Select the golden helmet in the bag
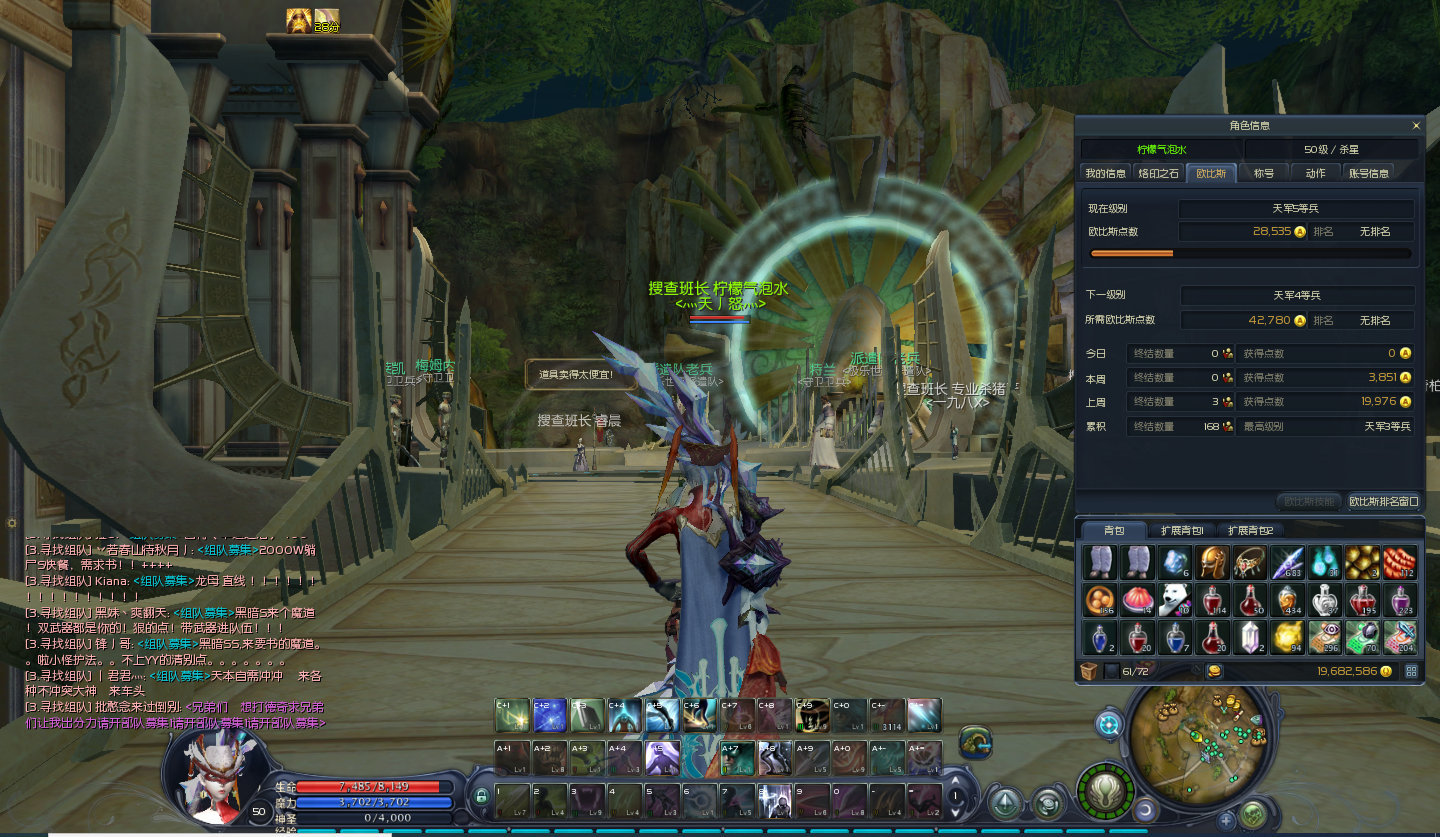The height and width of the screenshot is (837, 1440). (1212, 562)
